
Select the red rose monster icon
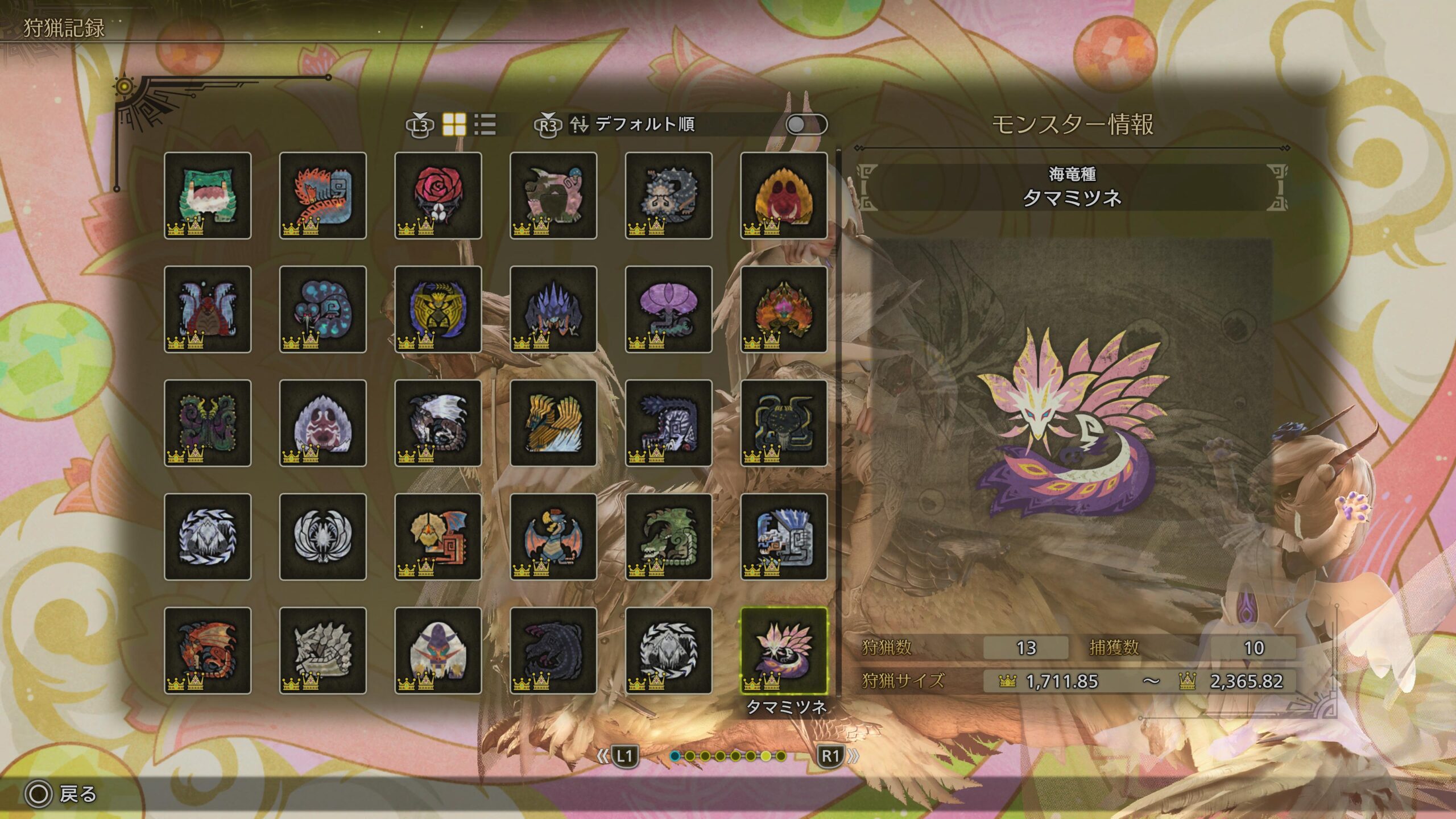point(438,195)
